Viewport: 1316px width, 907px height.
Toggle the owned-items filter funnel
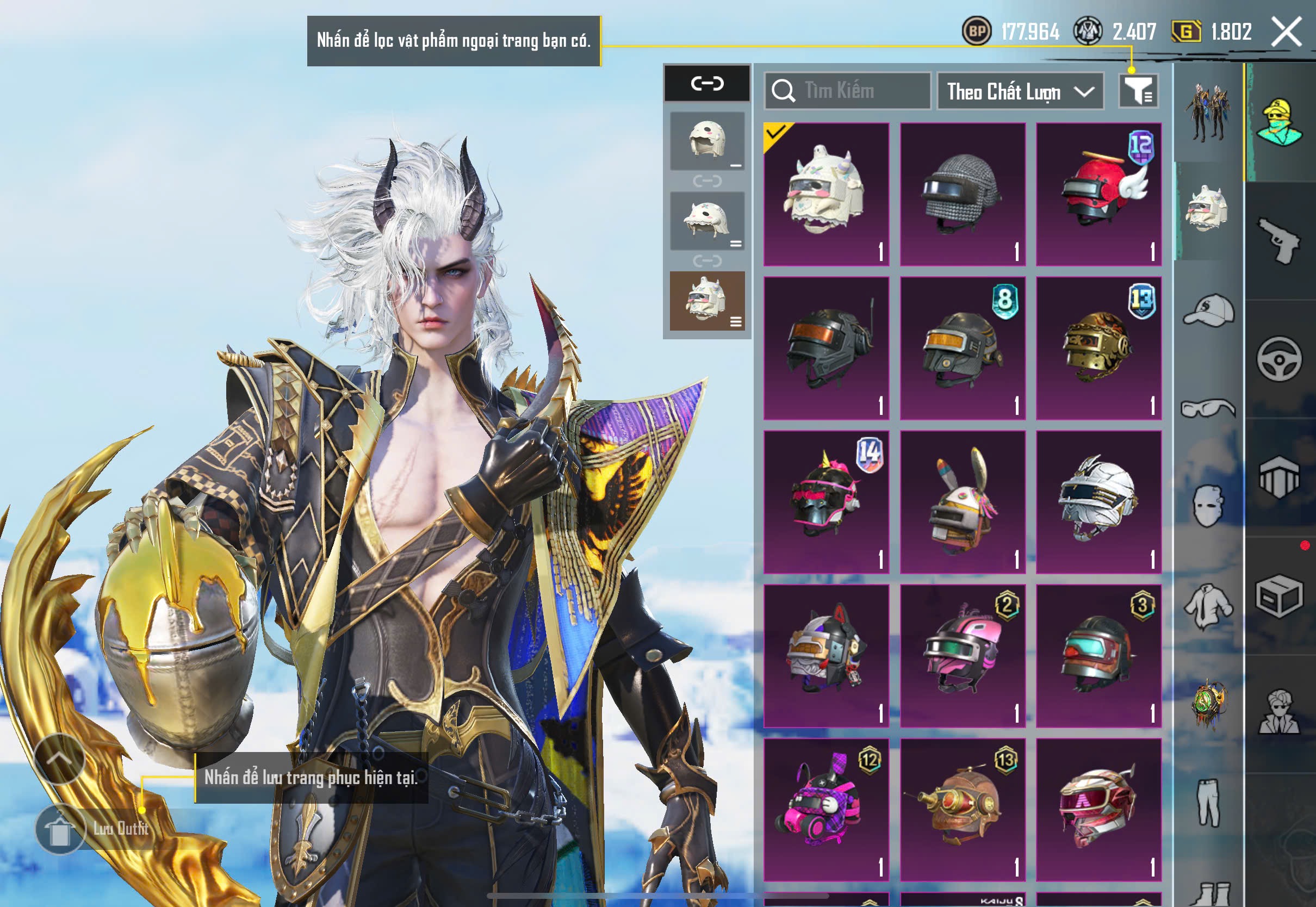coord(1138,91)
